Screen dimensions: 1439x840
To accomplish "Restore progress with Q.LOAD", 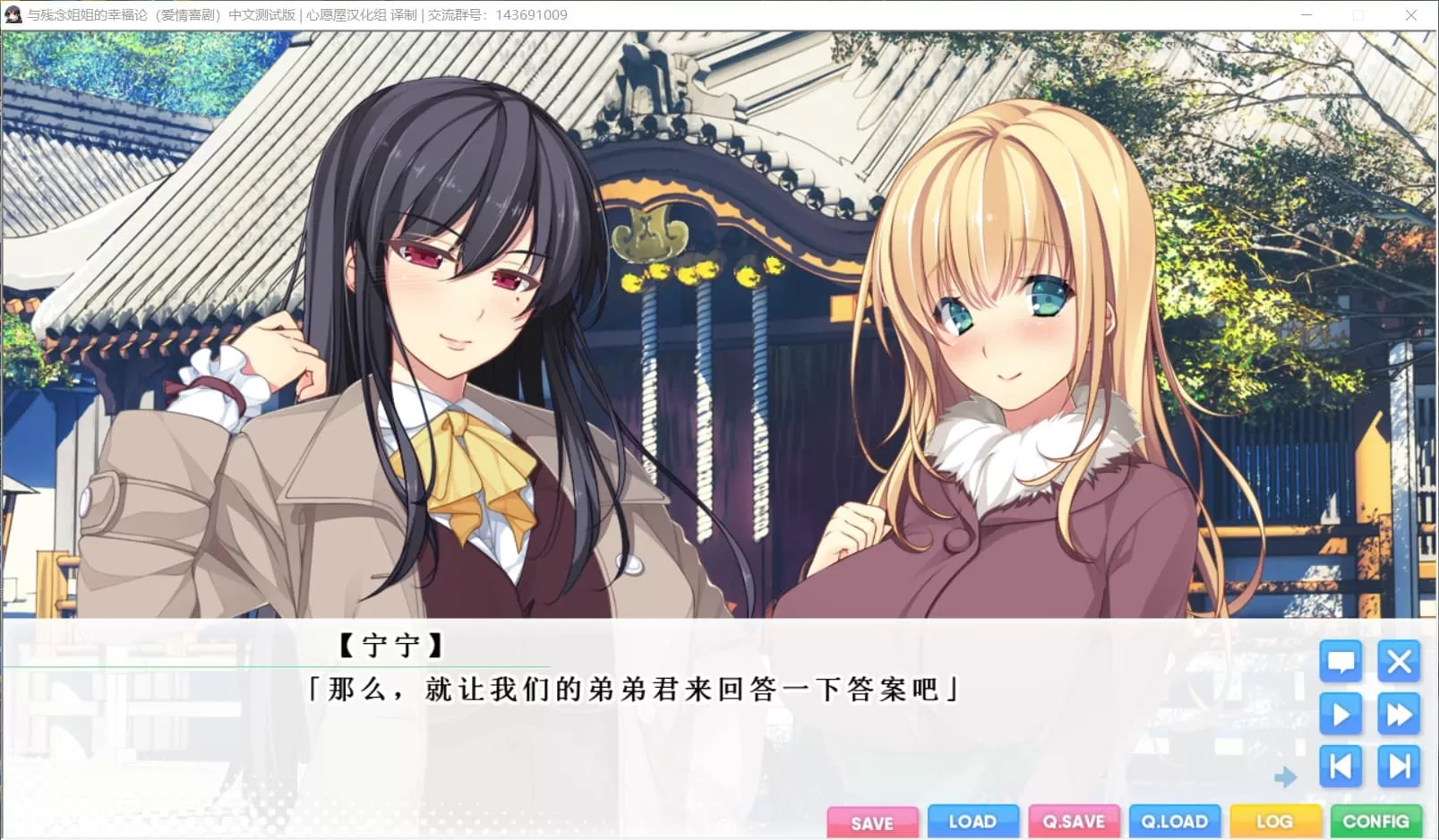I will (x=1175, y=821).
